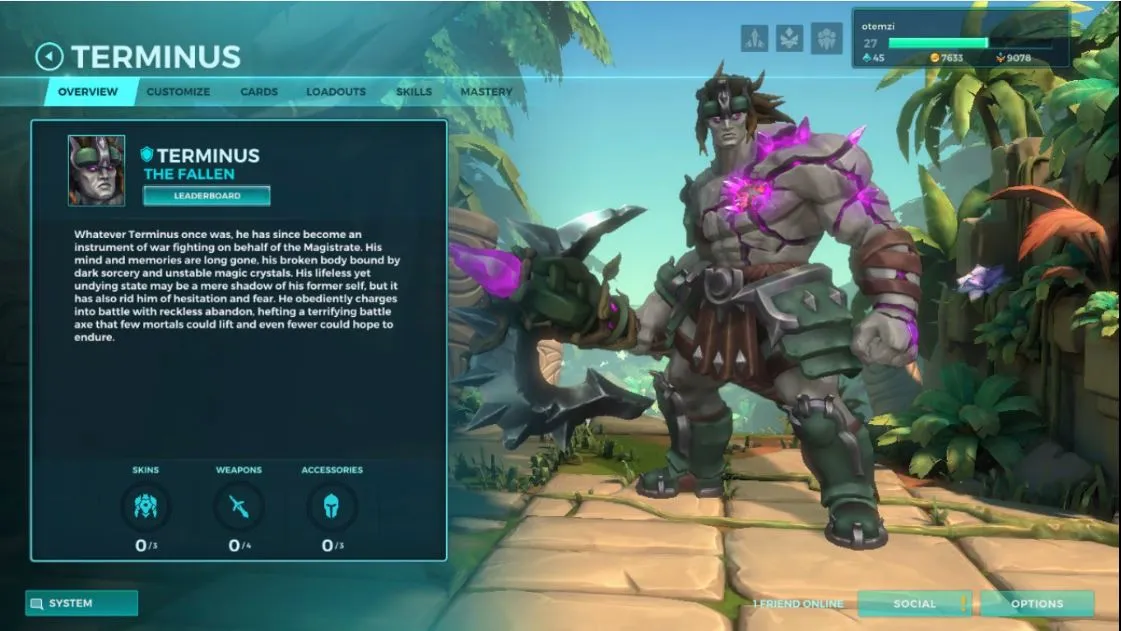Open the Social panel
The image size is (1121, 631).
click(914, 604)
